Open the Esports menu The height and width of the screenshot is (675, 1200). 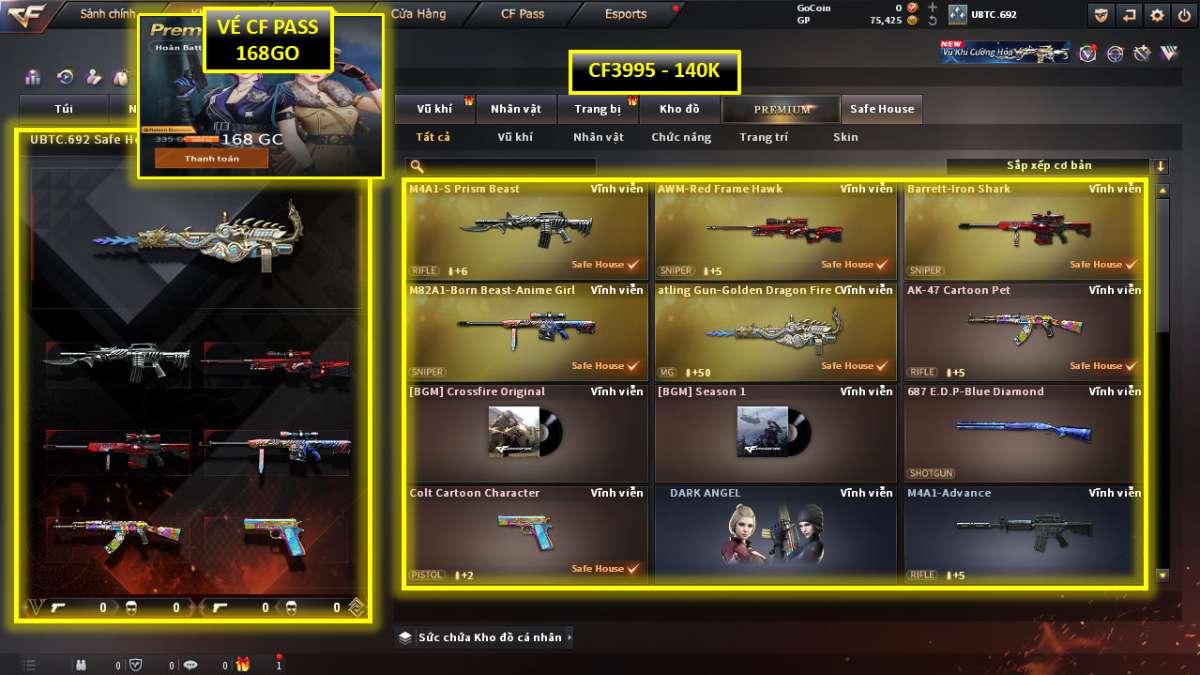click(x=626, y=14)
